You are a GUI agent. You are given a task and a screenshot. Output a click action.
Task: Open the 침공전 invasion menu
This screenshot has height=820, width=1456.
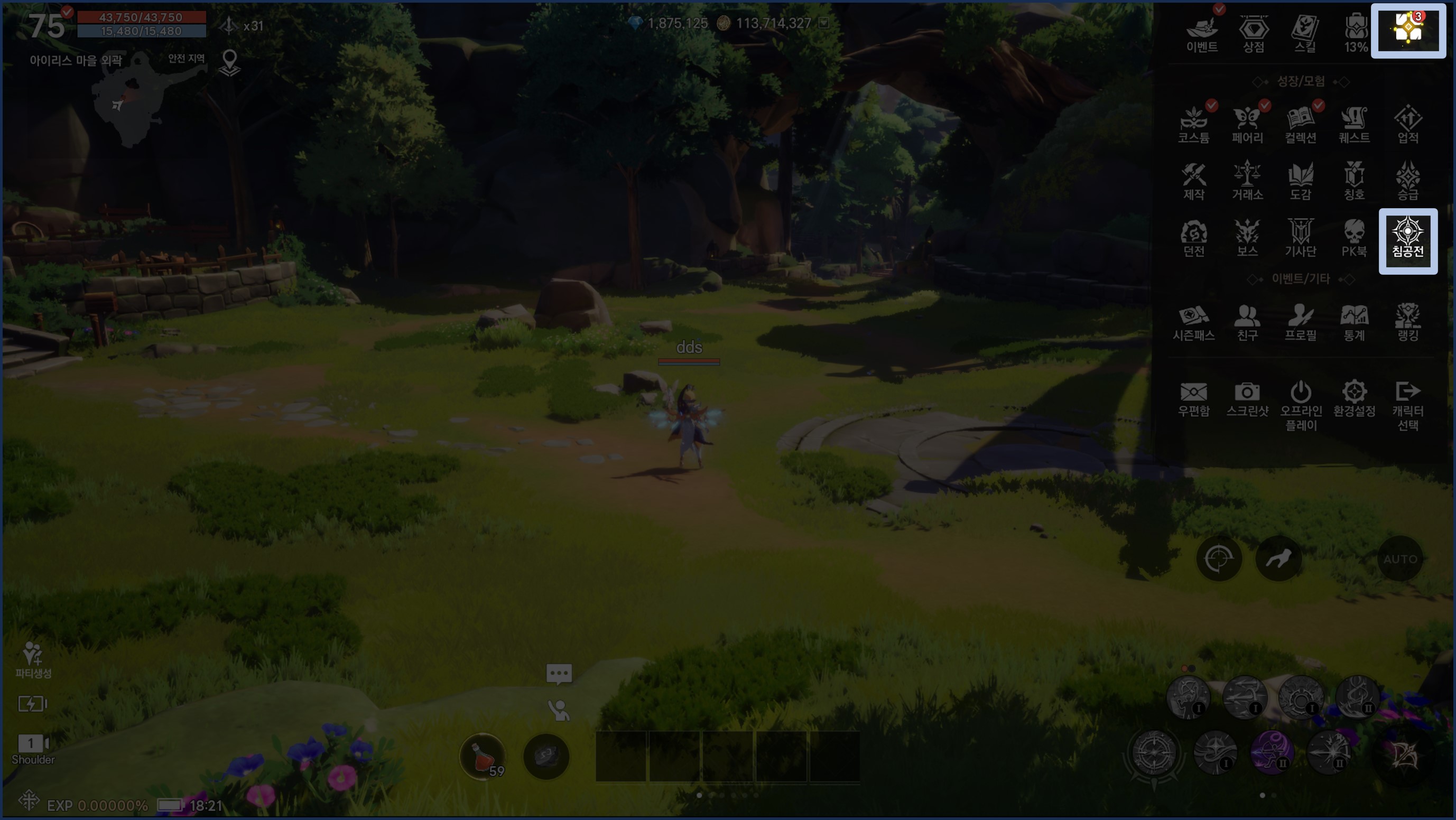pyautogui.click(x=1407, y=240)
